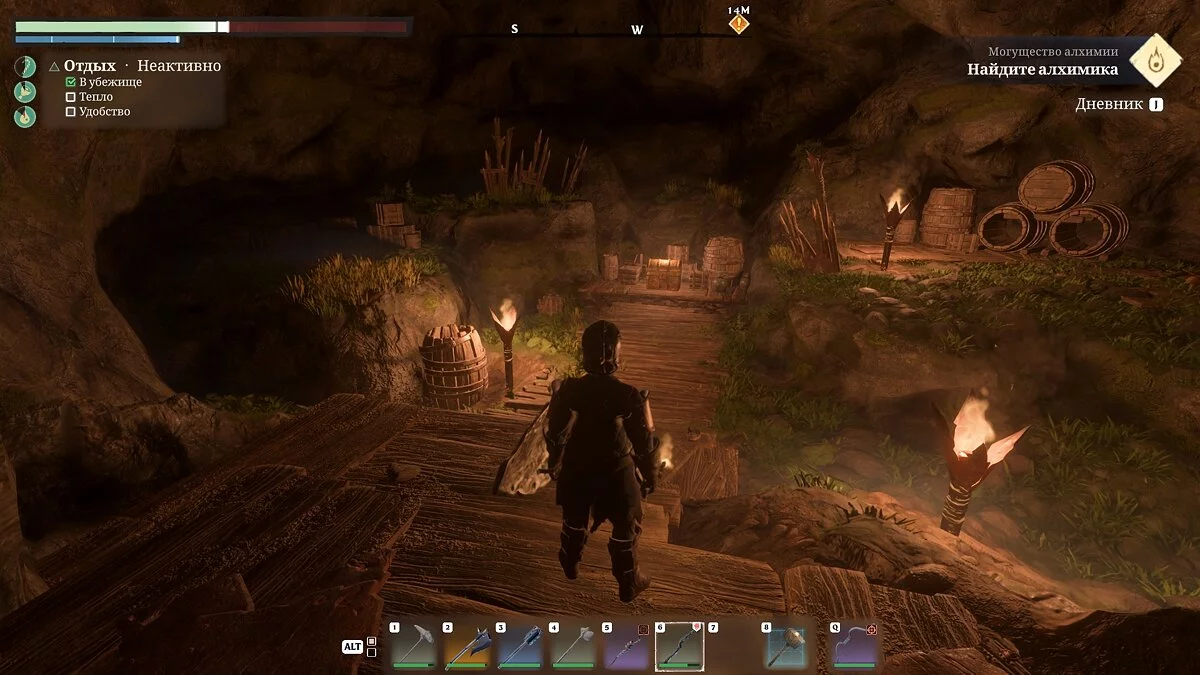1200x675 pixels.
Task: Click the alchemy flame quest emblem
Action: click(1156, 59)
